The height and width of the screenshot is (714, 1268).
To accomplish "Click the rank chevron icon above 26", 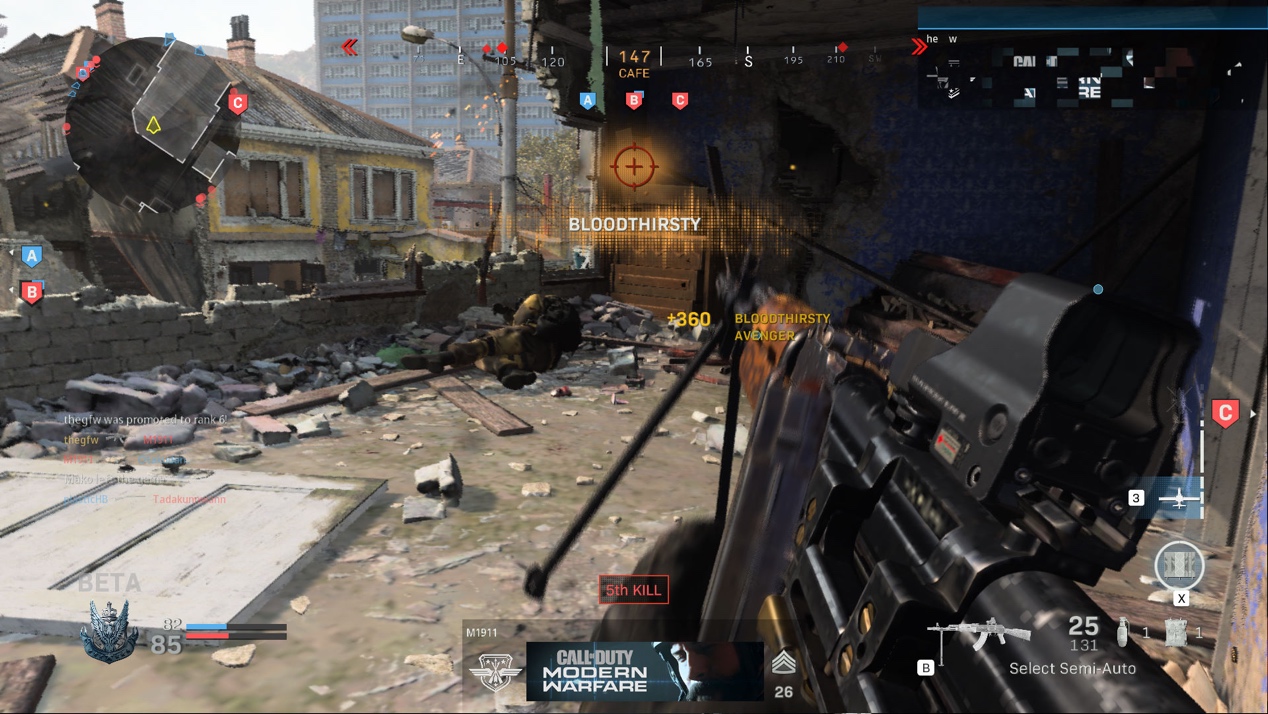I will click(x=783, y=662).
